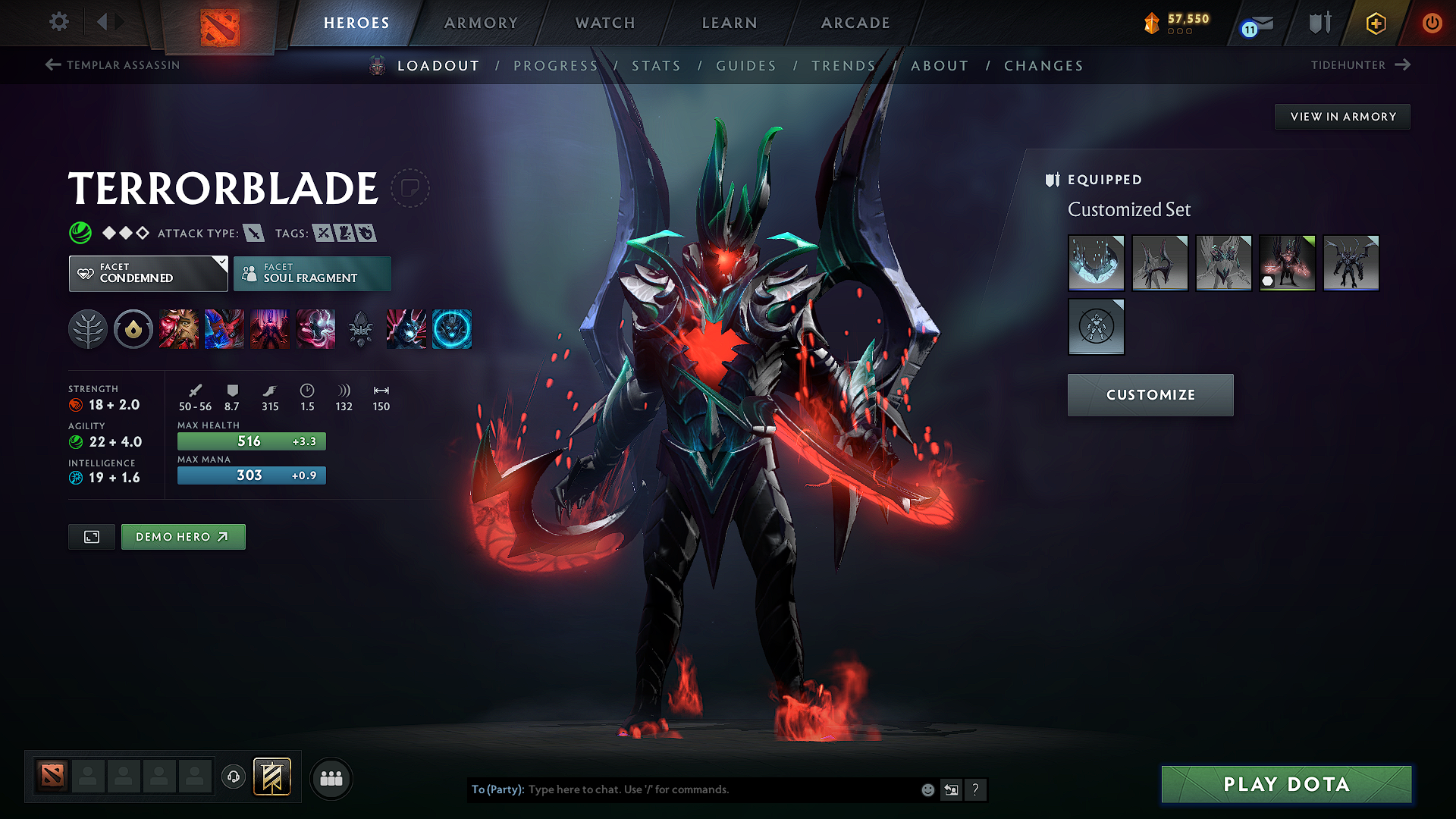The image size is (1456, 819).
Task: Open the chat emoticon picker
Action: pos(927,789)
